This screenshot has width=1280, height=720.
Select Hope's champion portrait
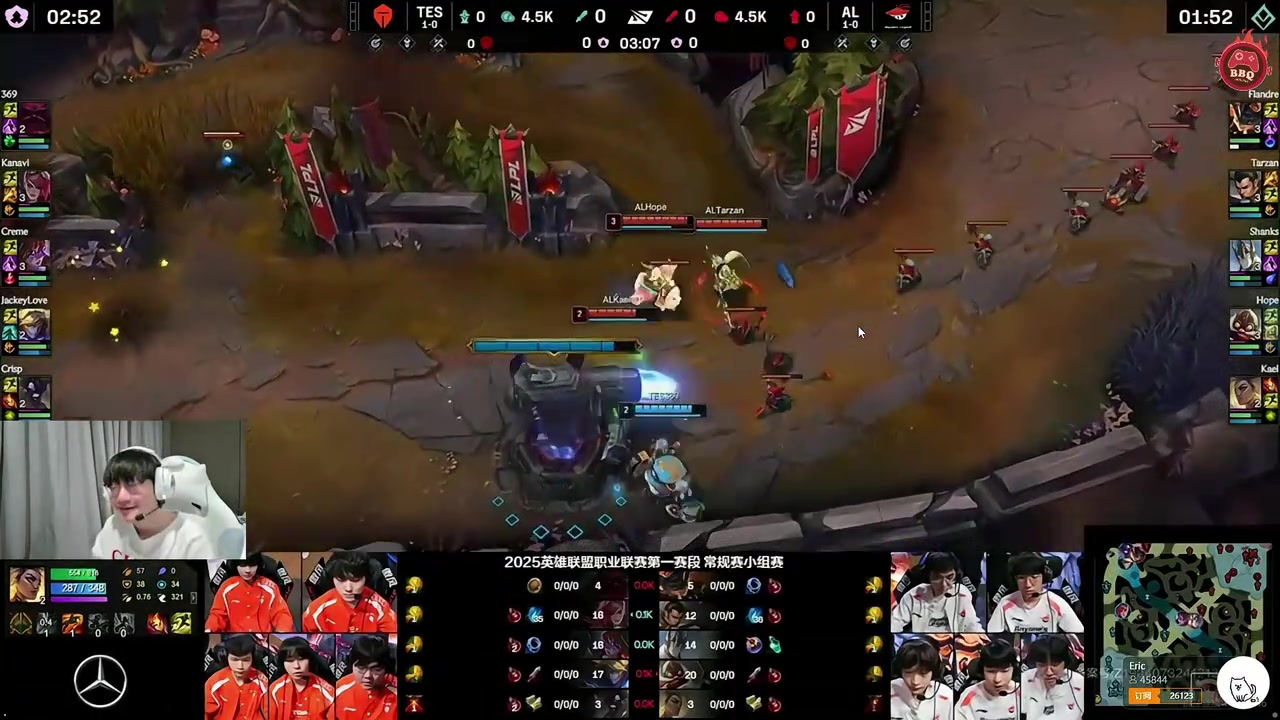[1244, 324]
